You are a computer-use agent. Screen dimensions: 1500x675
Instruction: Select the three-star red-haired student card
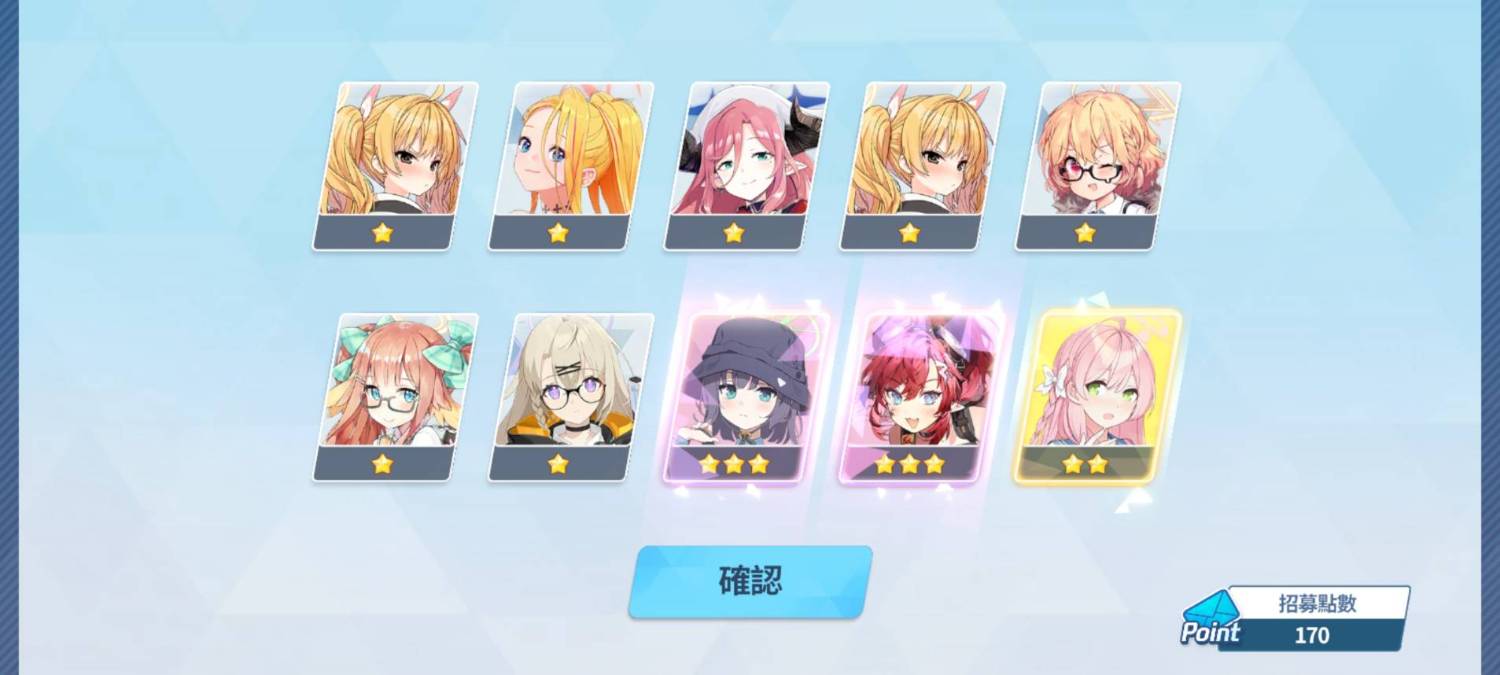[x=922, y=396]
